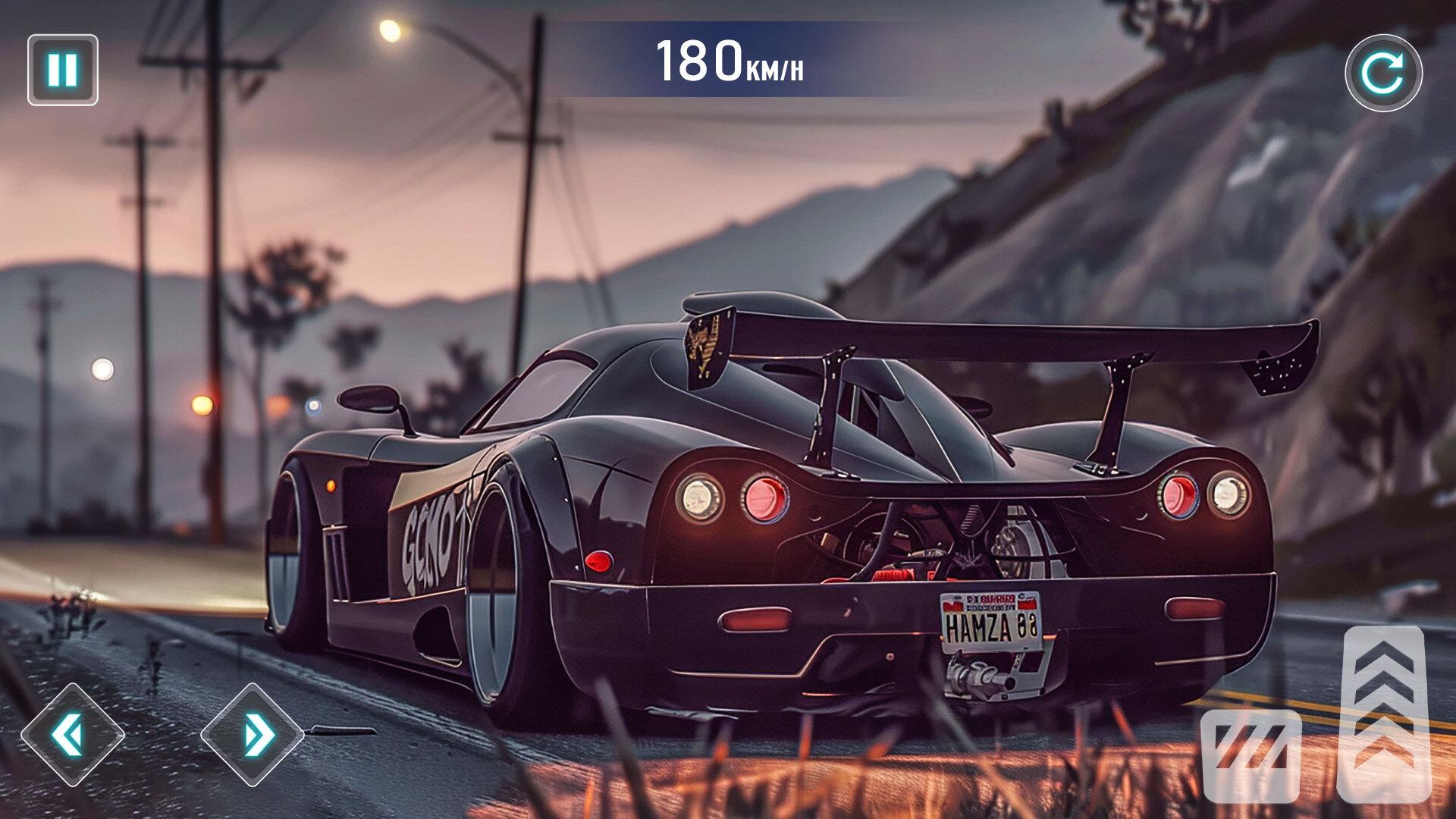Hit the accelerator pedal with chevrons
1456x819 pixels.
(x=1383, y=713)
